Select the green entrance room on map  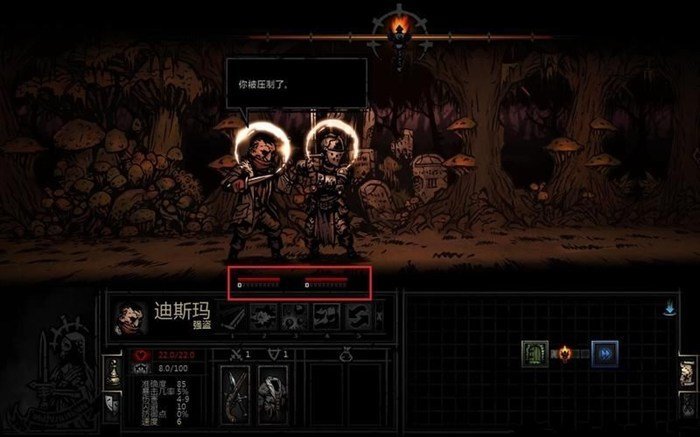[535, 354]
